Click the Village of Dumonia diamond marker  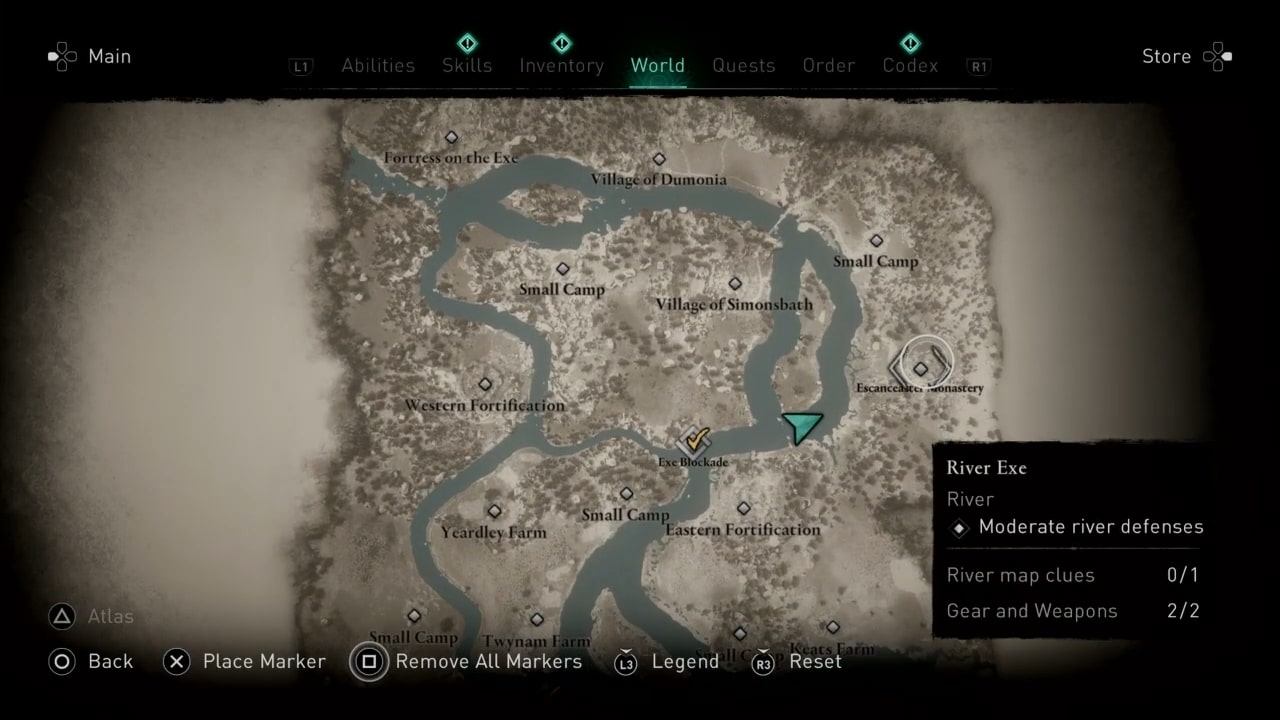(659, 158)
